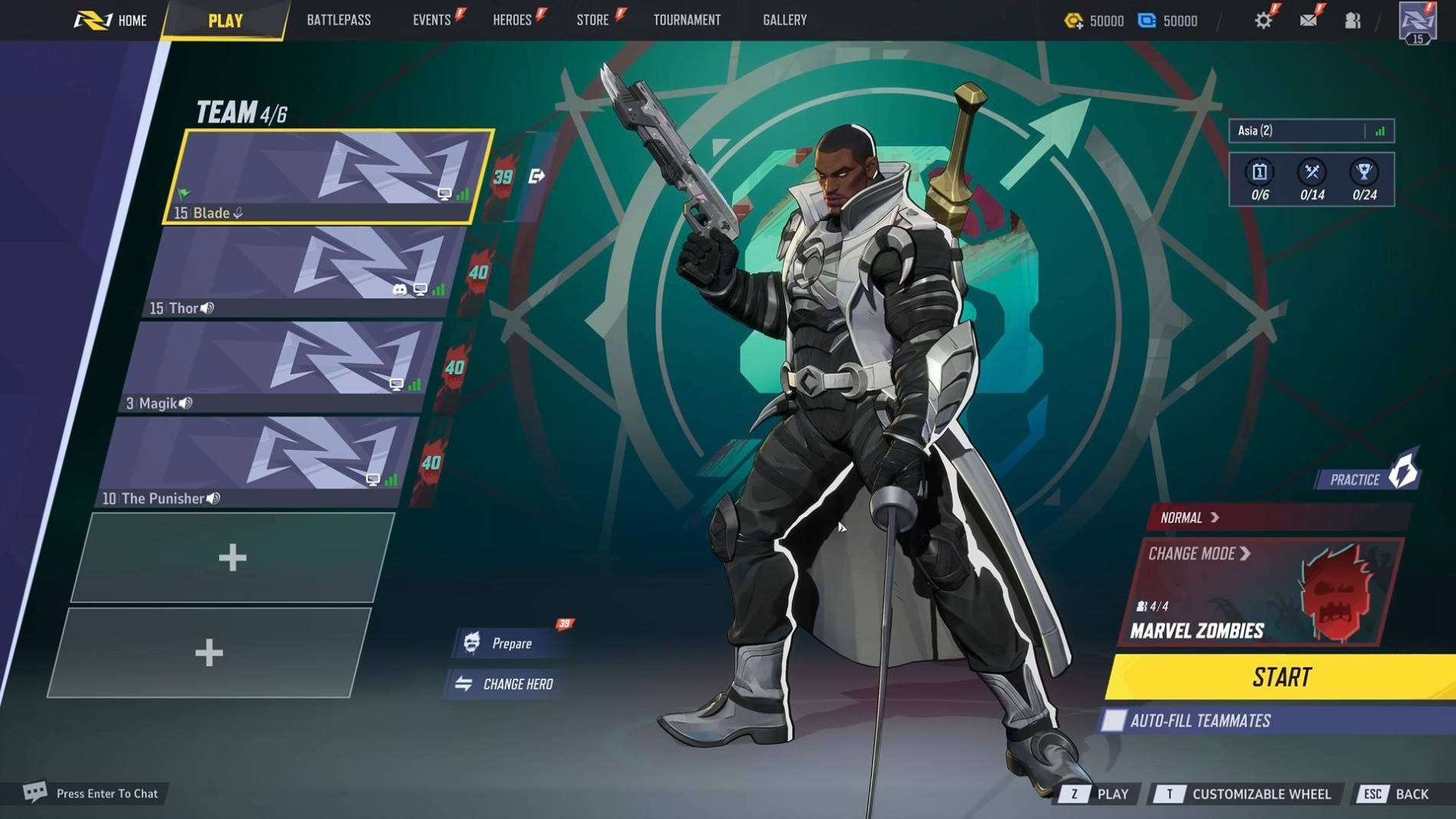Start the Marvel Zombies match
This screenshot has height=819, width=1456.
click(x=1281, y=677)
